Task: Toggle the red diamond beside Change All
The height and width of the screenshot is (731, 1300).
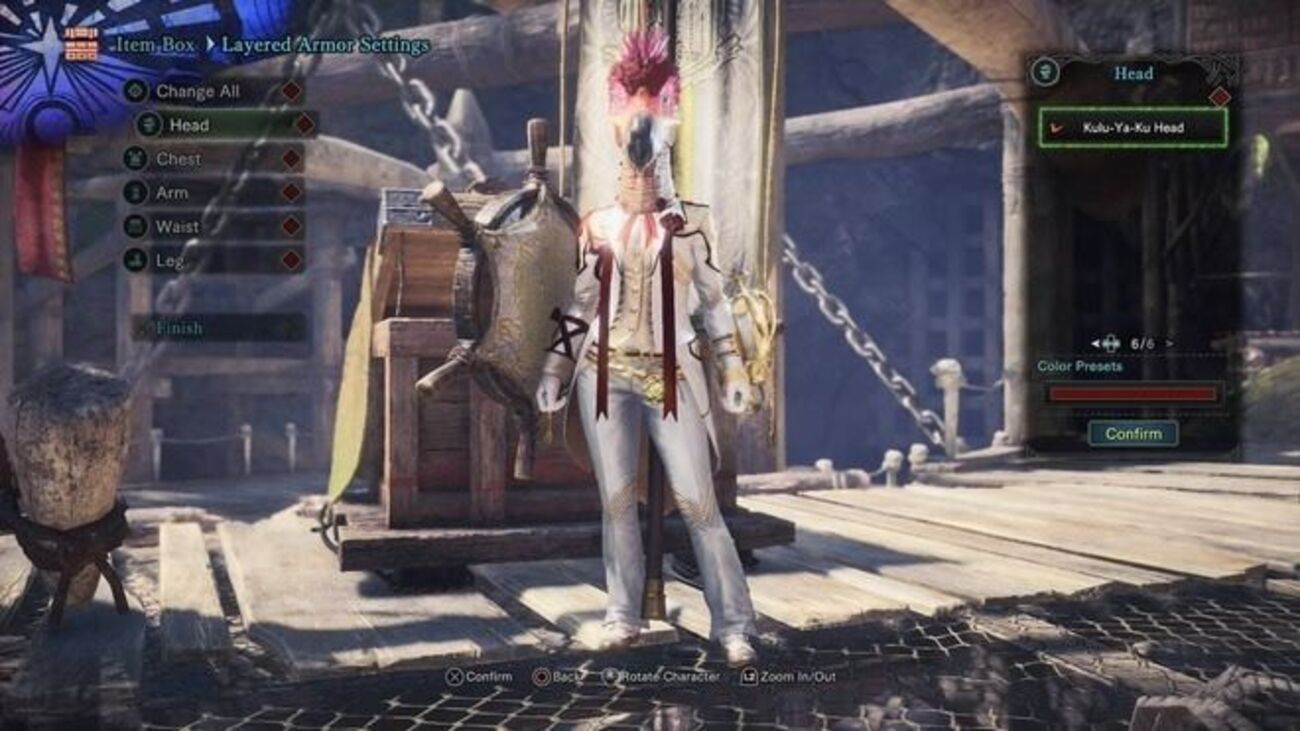Action: (x=289, y=92)
